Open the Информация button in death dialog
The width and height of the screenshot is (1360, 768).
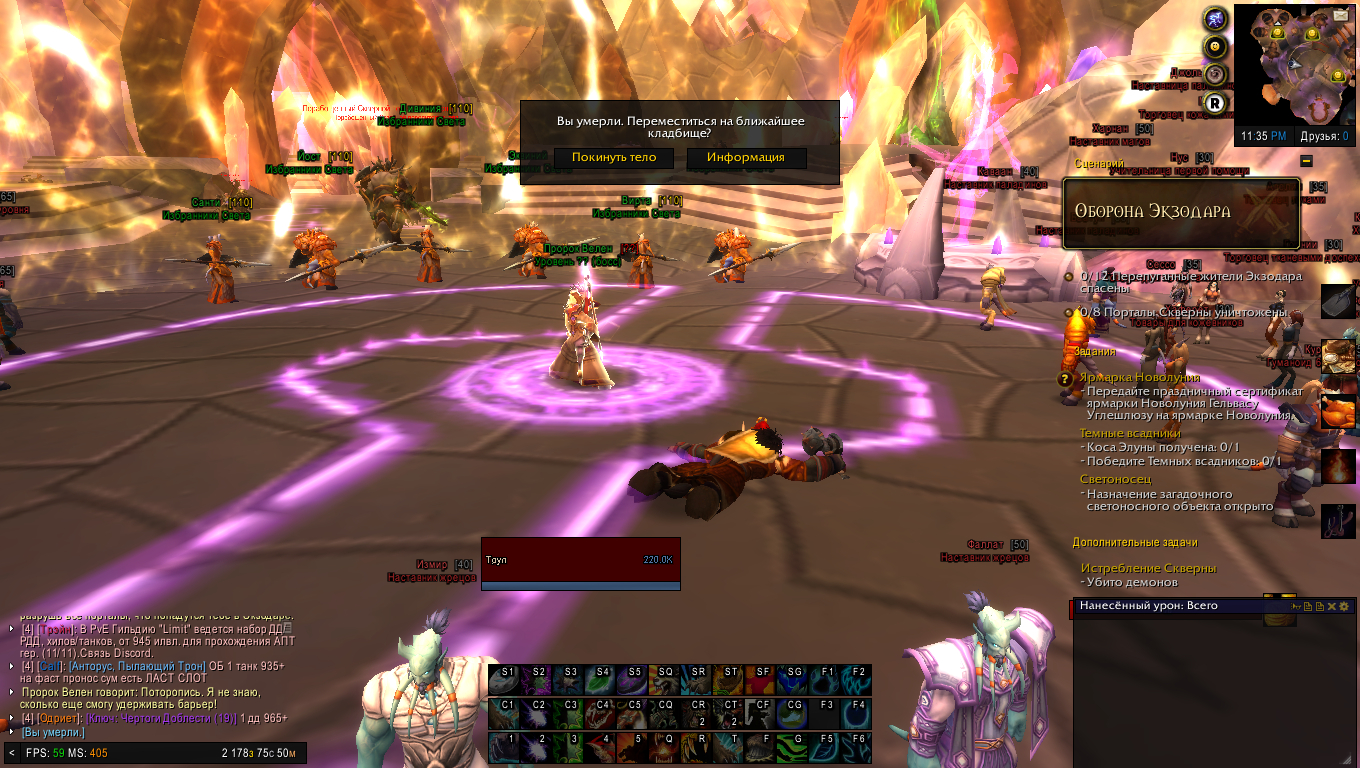746,158
